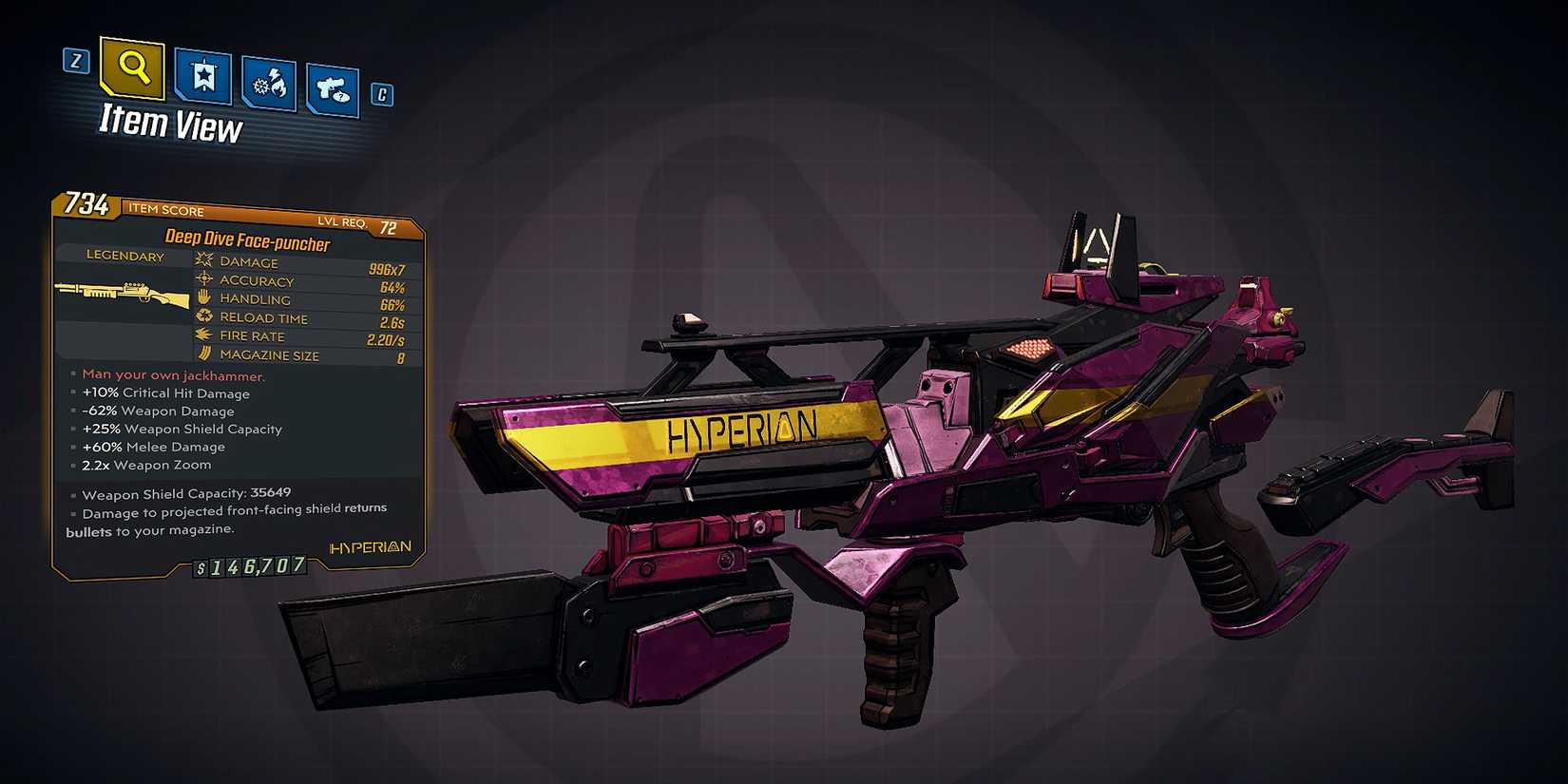Click the Fire Rate muzzle flash icon
The height and width of the screenshot is (784, 1568).
coord(202,335)
